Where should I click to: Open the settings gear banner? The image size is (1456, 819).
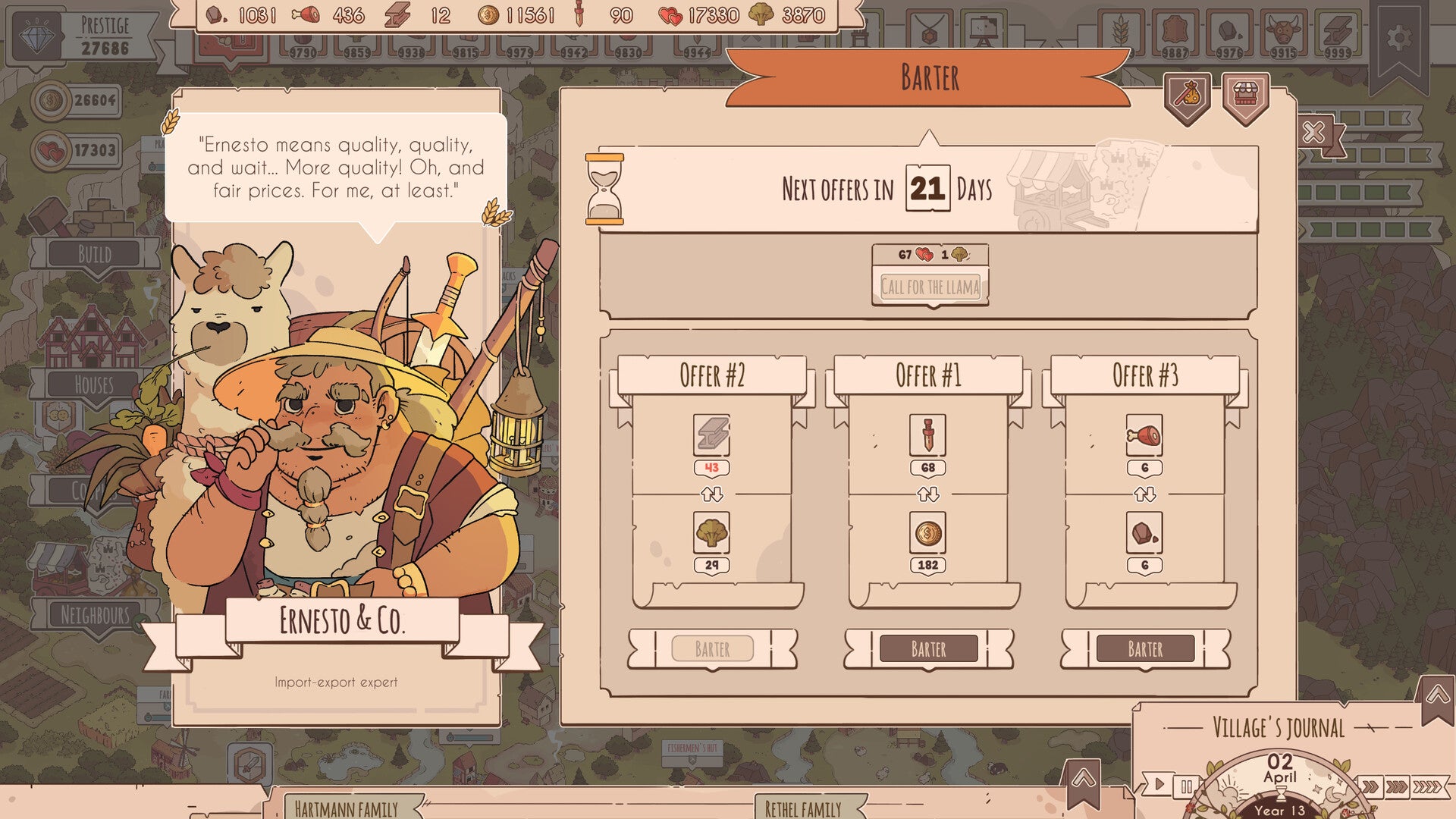[x=1399, y=38]
